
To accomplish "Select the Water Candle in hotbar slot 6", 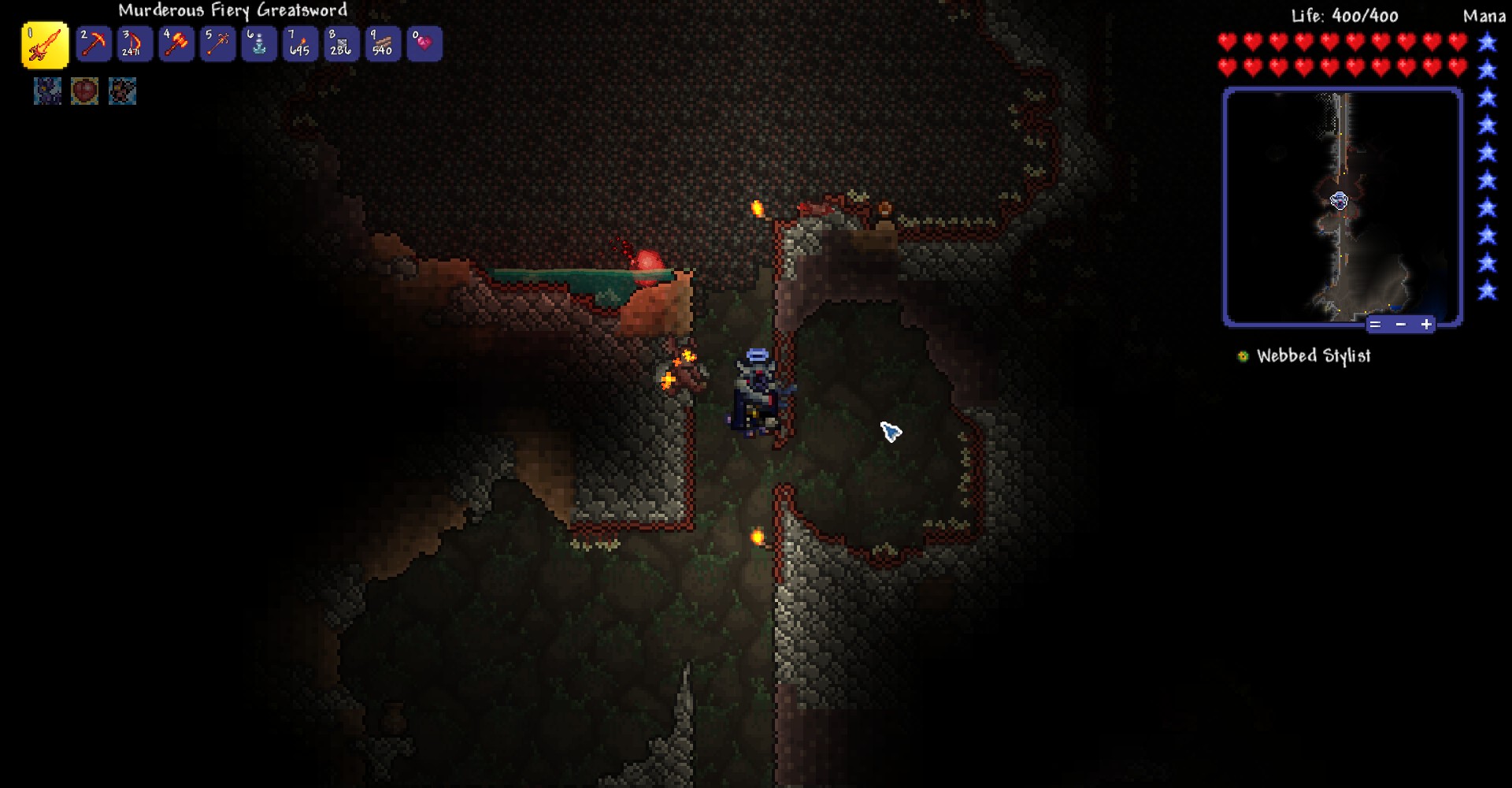I will (258, 43).
